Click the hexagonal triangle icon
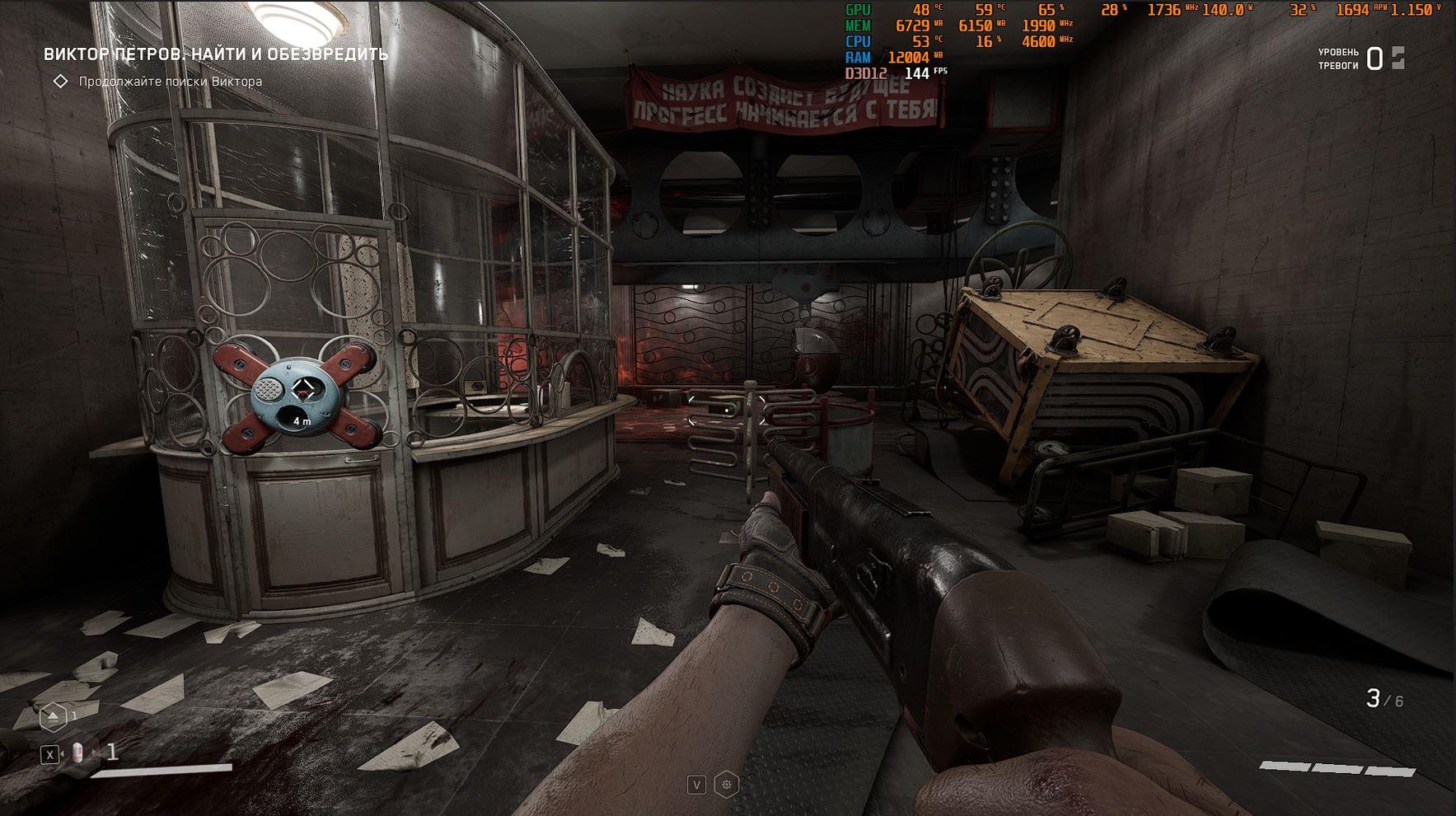 pos(54,717)
